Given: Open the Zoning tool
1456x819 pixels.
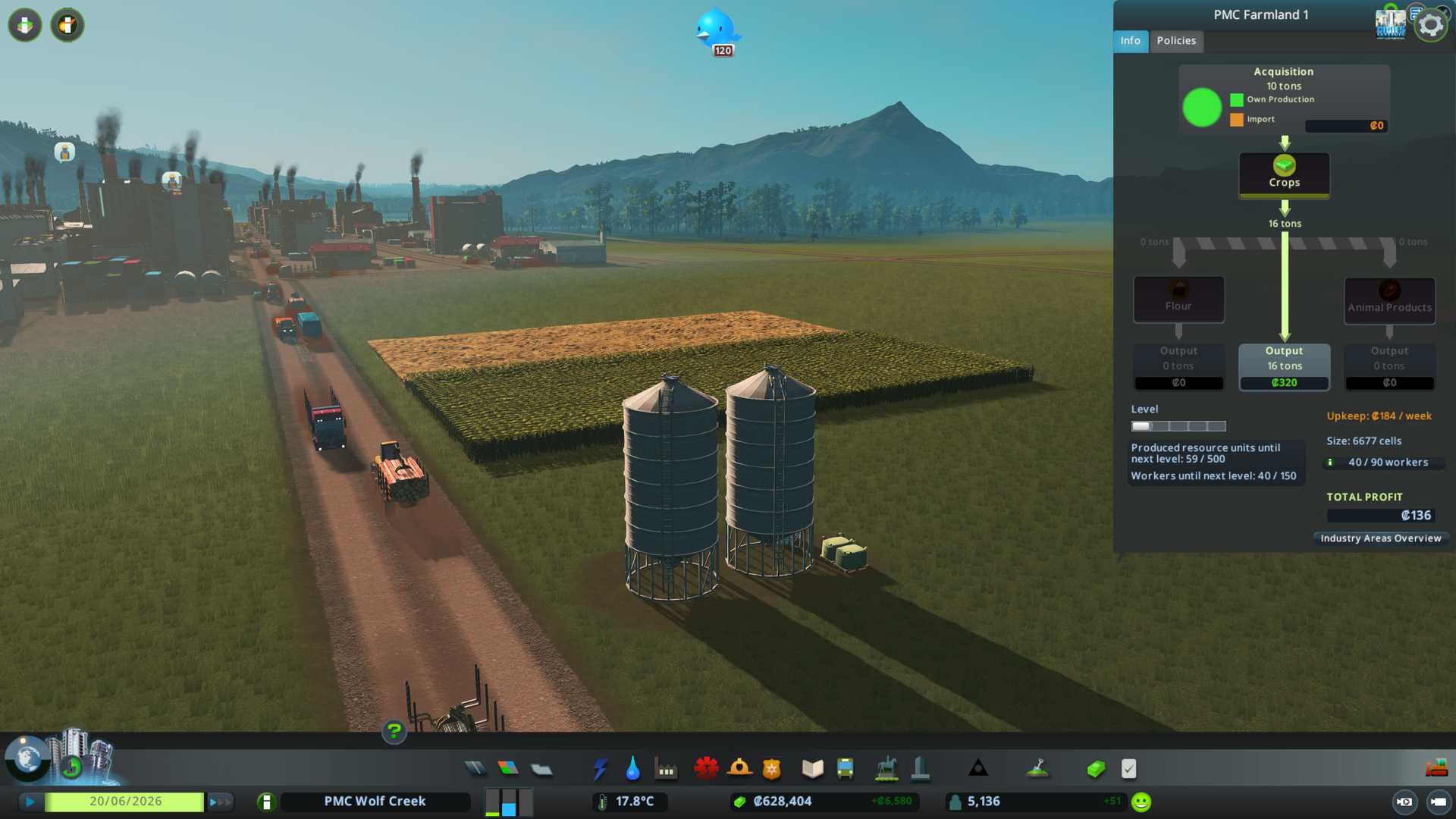Looking at the screenshot, I should 508,769.
